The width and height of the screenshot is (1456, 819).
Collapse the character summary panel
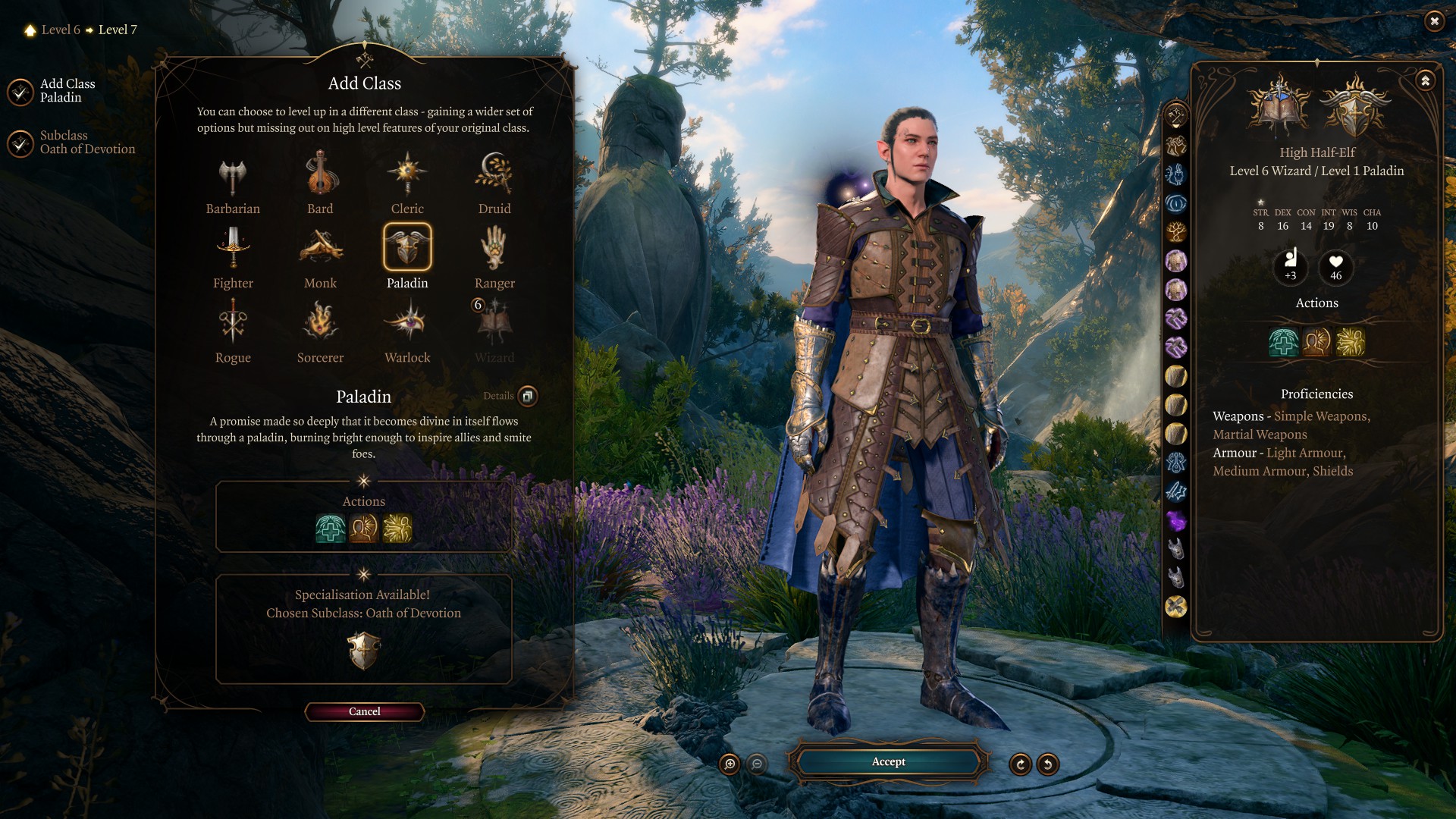point(1426,80)
